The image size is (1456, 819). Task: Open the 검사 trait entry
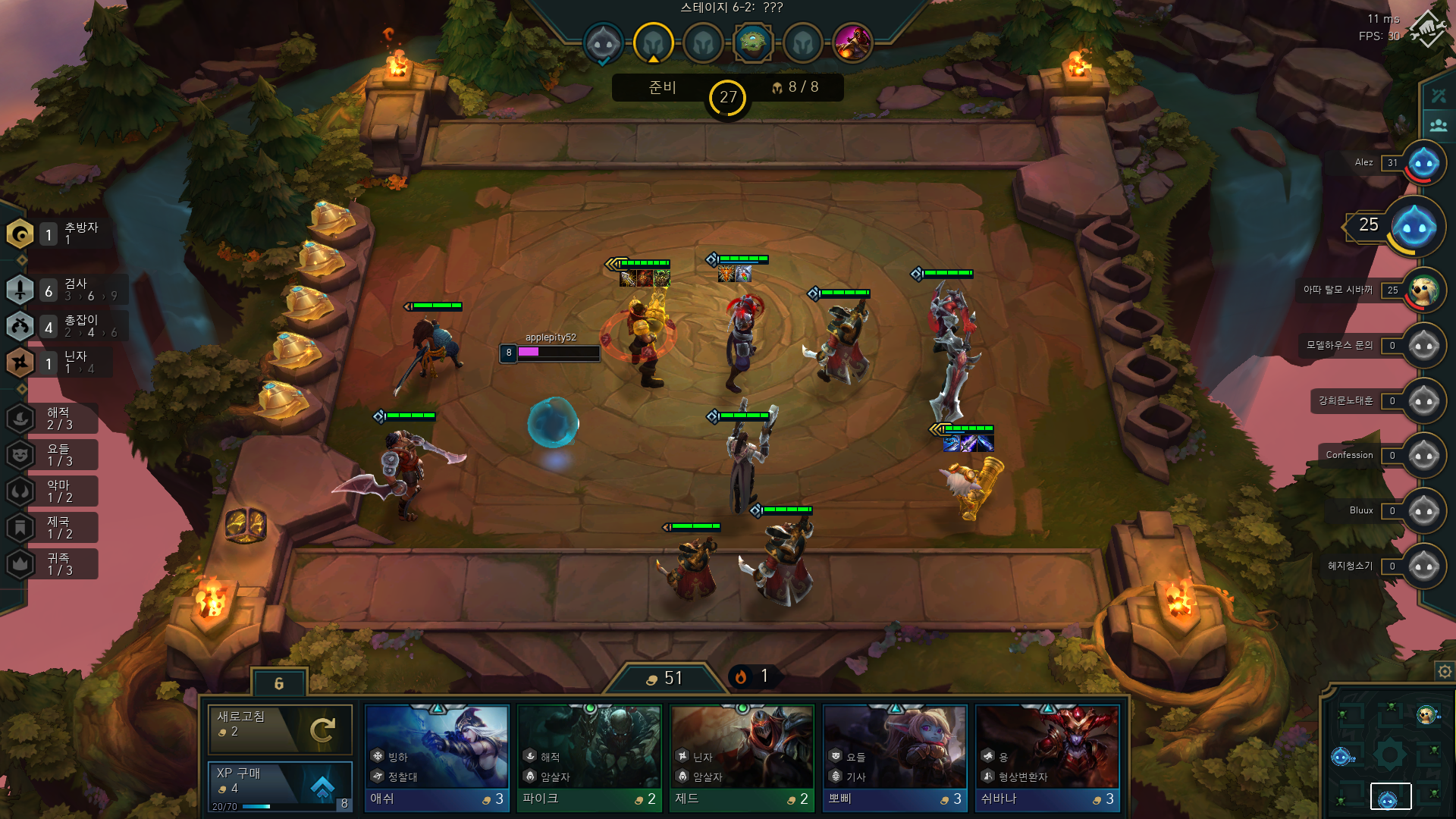64,290
